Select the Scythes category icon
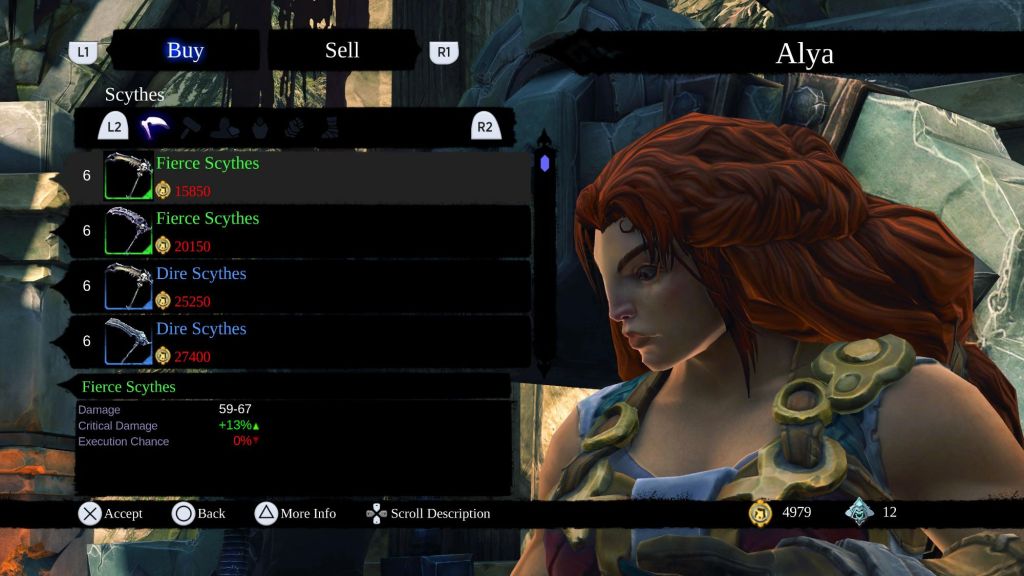1024x576 pixels. [154, 127]
